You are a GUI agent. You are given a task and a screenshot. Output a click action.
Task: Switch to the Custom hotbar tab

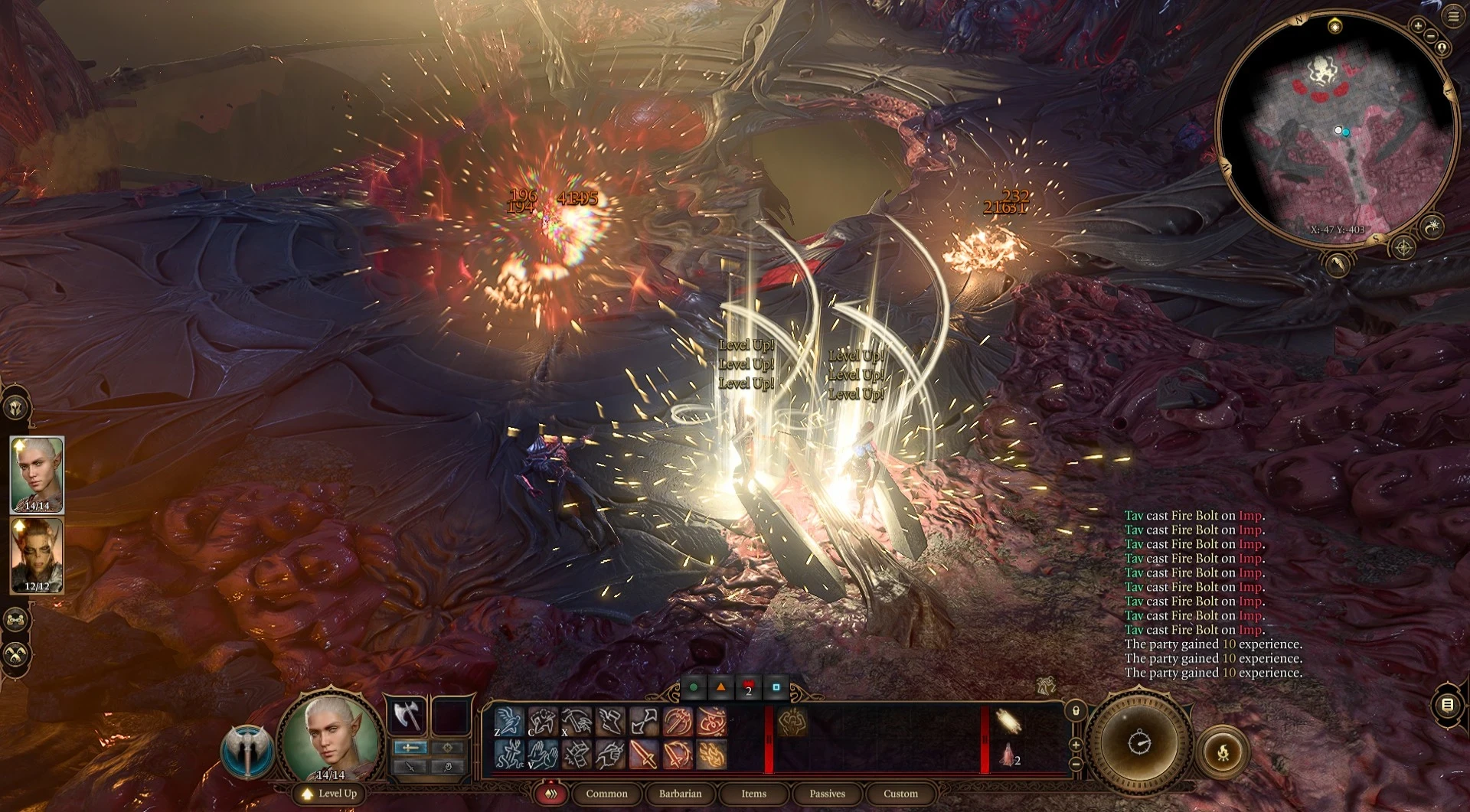900,794
